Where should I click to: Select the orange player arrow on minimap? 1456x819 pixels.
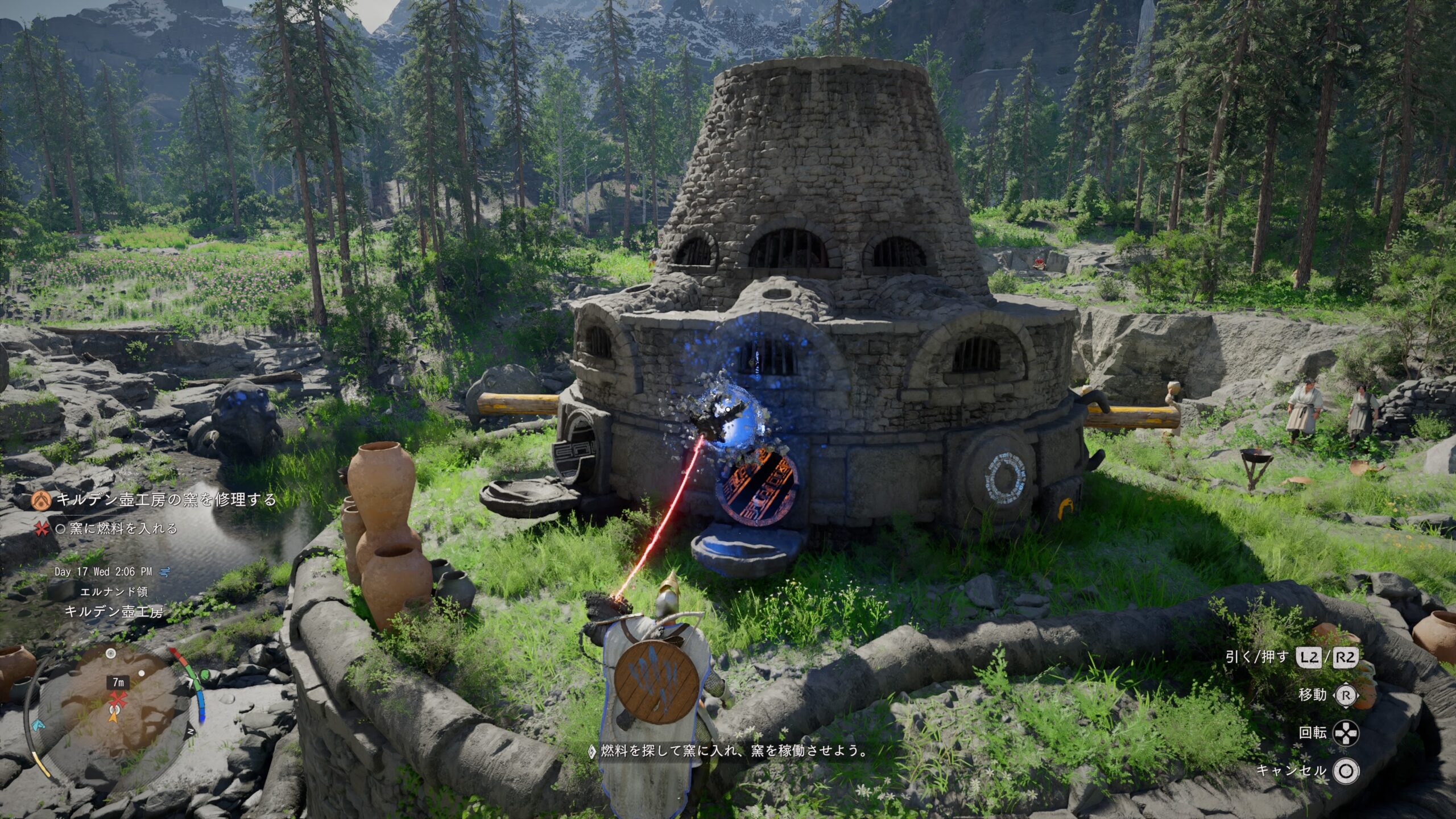113,715
